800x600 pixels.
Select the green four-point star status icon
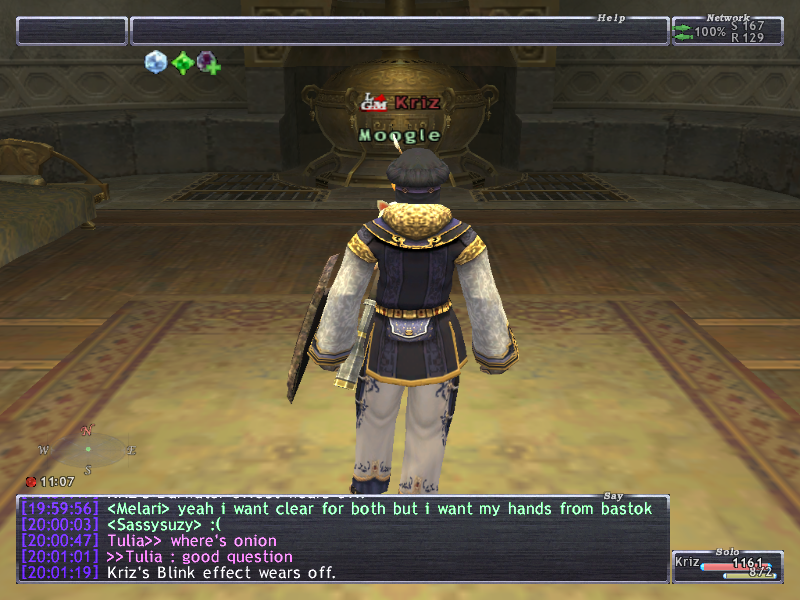point(181,63)
